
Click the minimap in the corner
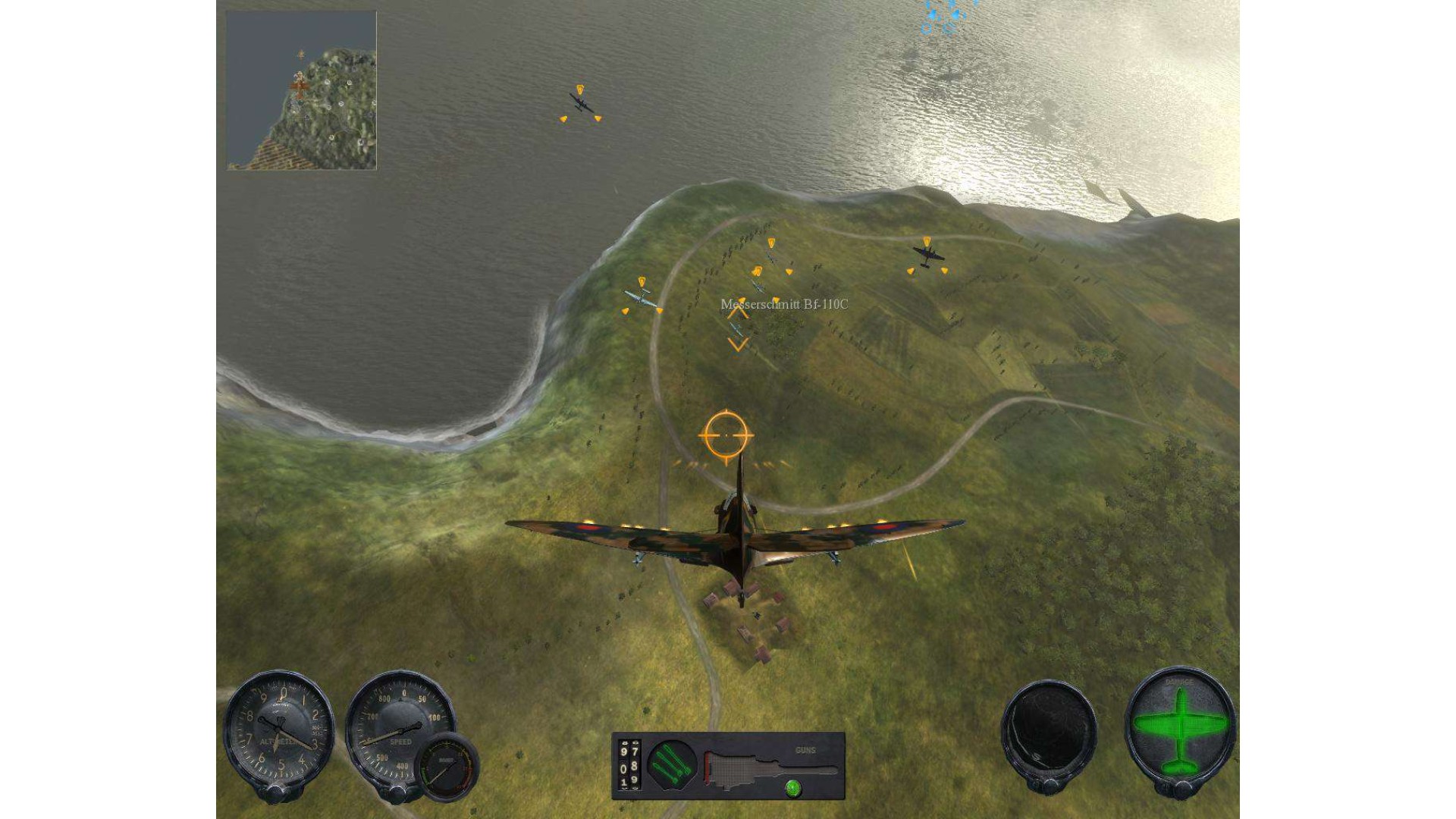click(301, 90)
